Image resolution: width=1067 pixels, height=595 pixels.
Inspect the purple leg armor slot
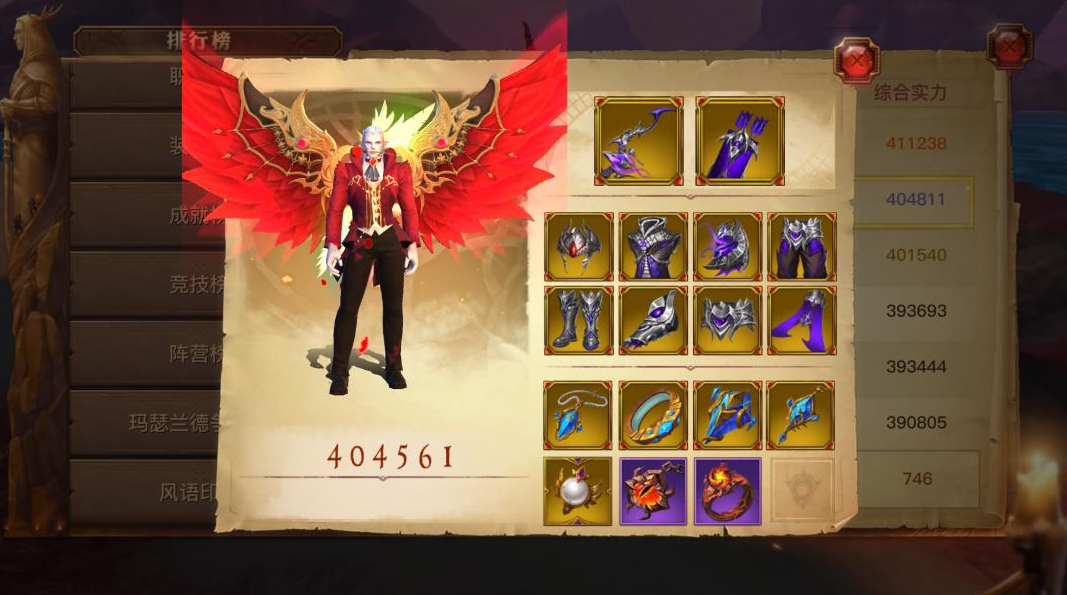point(802,246)
